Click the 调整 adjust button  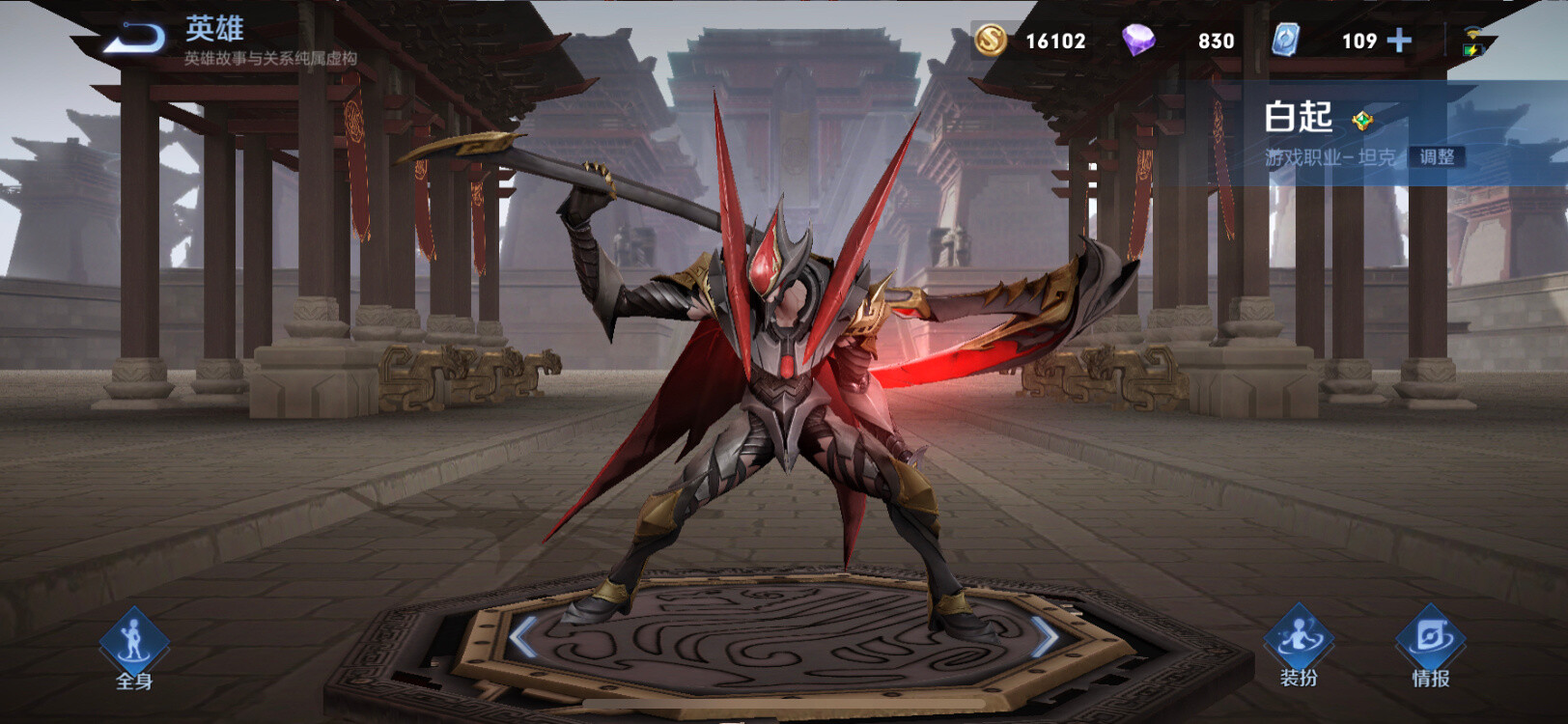click(1437, 156)
